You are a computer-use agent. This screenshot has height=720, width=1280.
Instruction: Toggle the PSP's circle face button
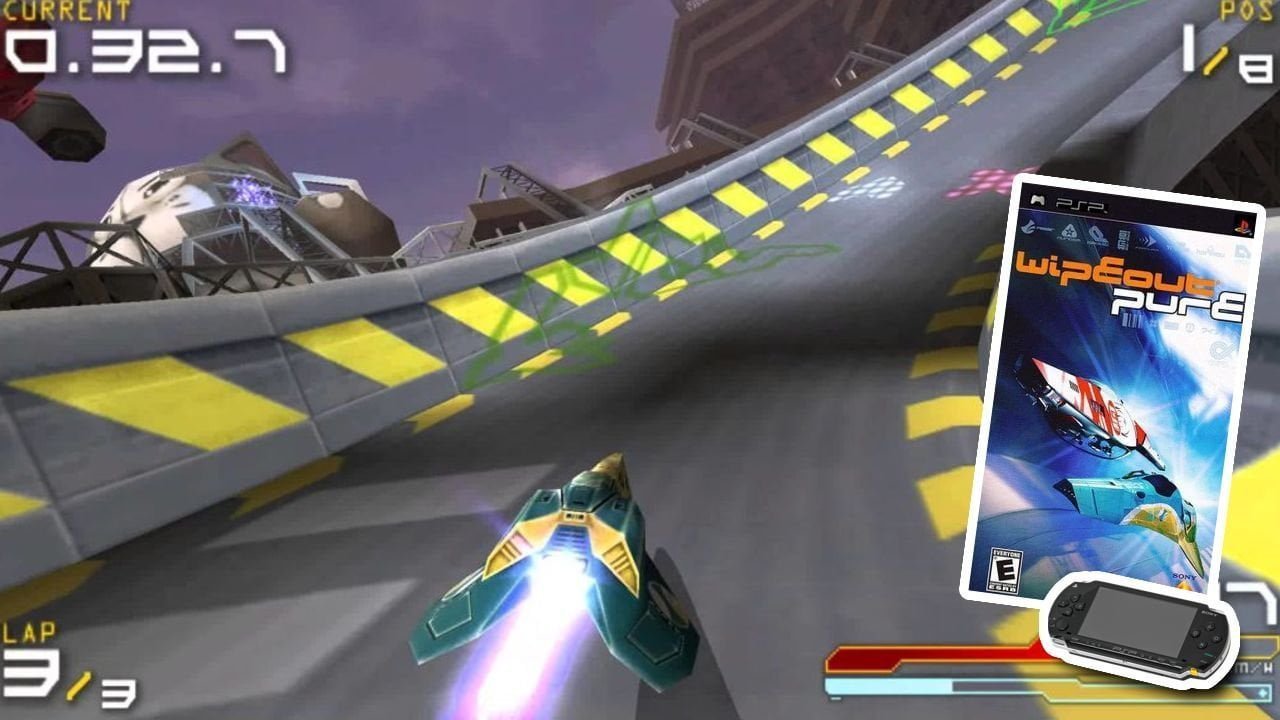(x=1217, y=638)
